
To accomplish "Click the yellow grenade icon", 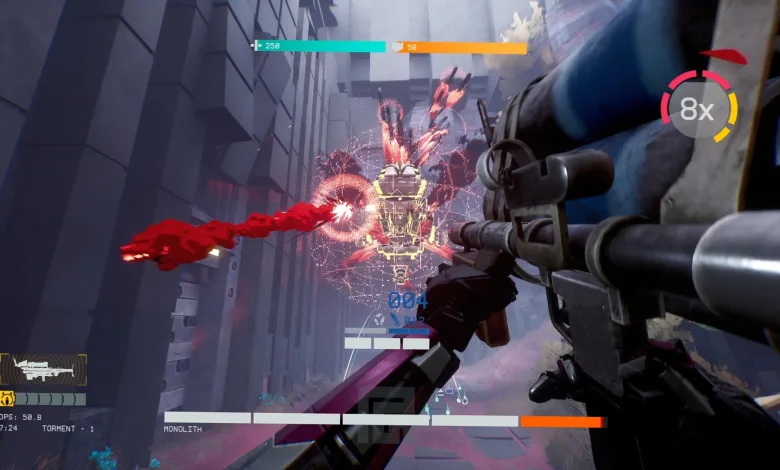I will pos(6,398).
